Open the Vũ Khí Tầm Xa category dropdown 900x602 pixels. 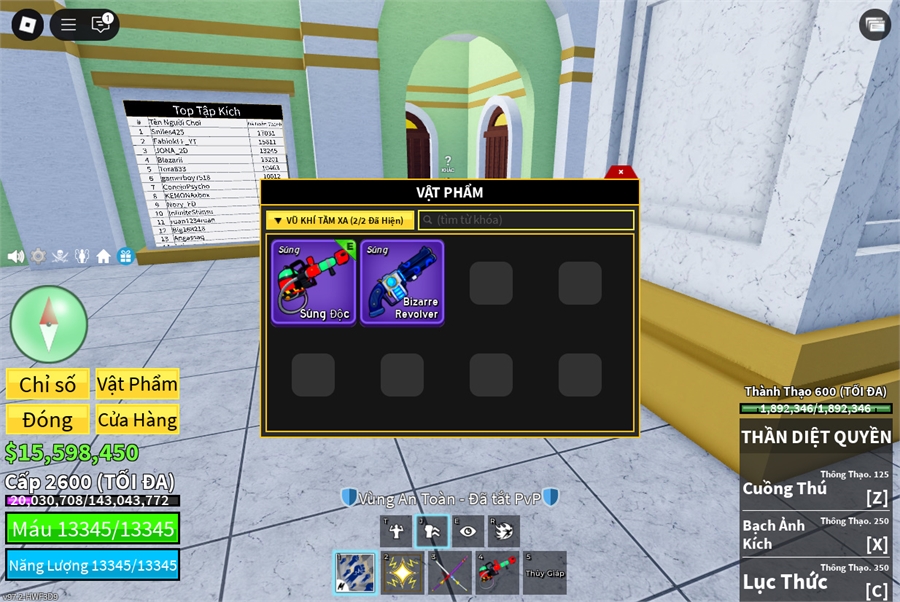[340, 220]
